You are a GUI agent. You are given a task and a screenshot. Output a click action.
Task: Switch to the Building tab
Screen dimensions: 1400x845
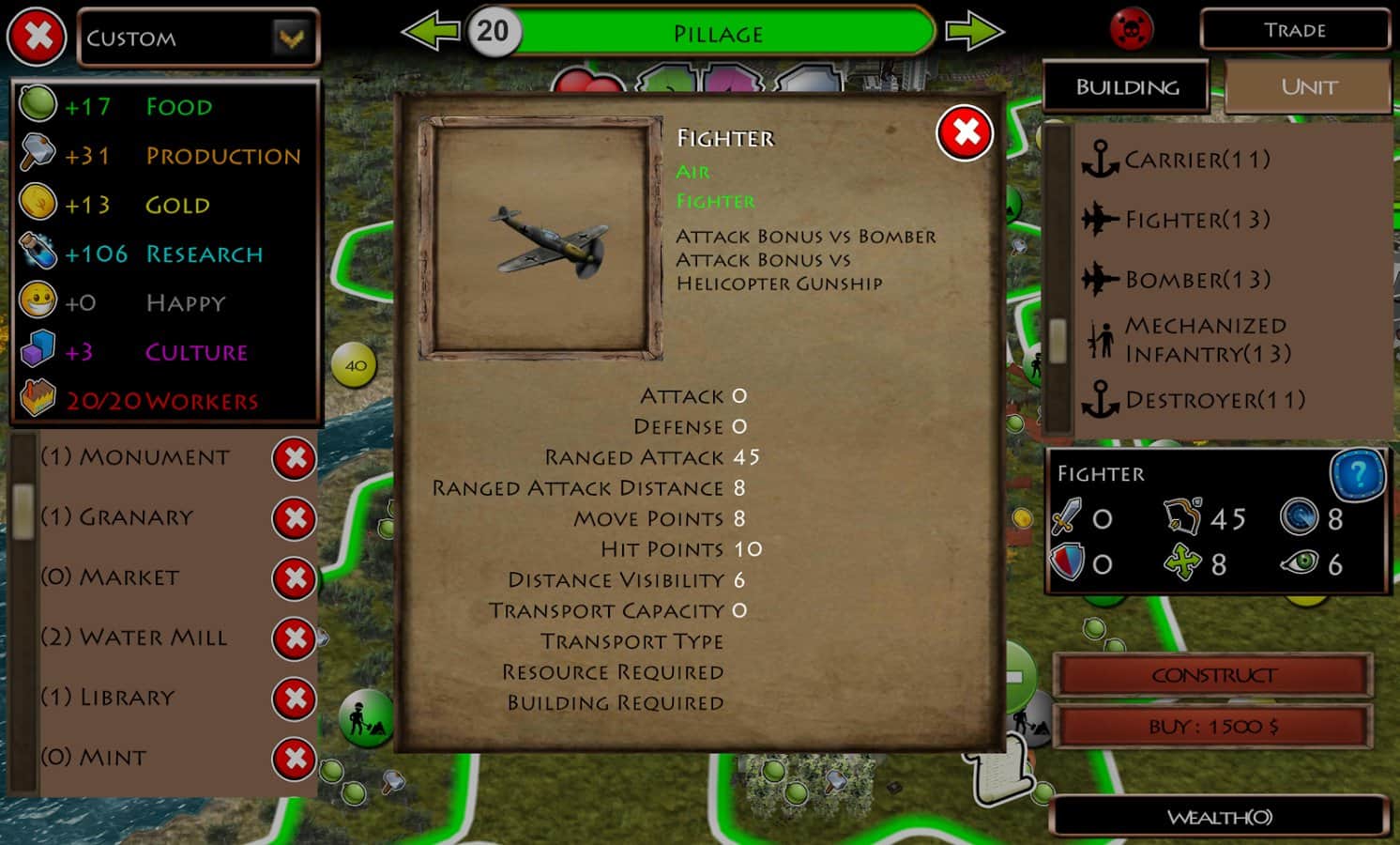(x=1126, y=87)
